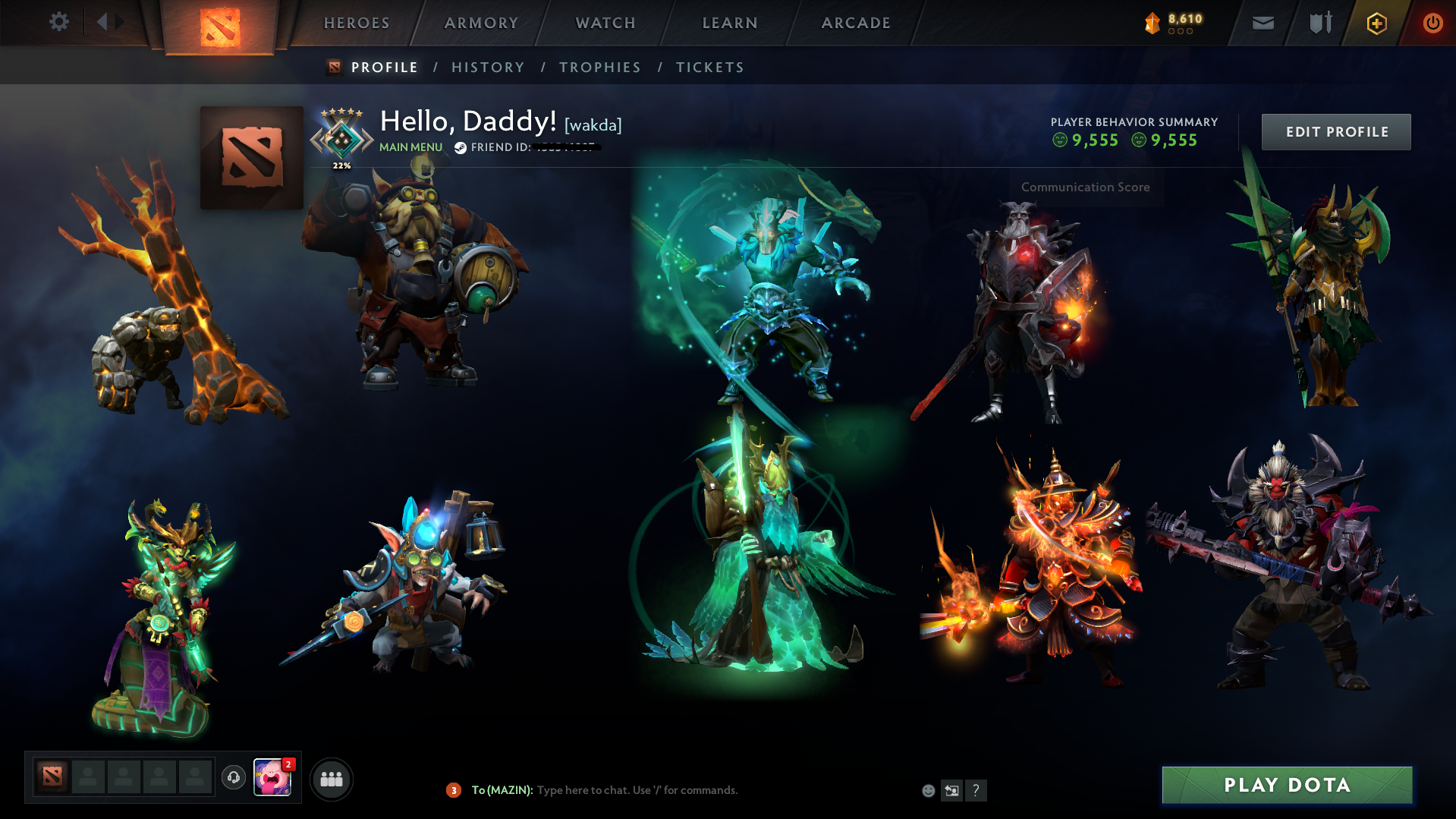Open the ARCADE menu

856,23
